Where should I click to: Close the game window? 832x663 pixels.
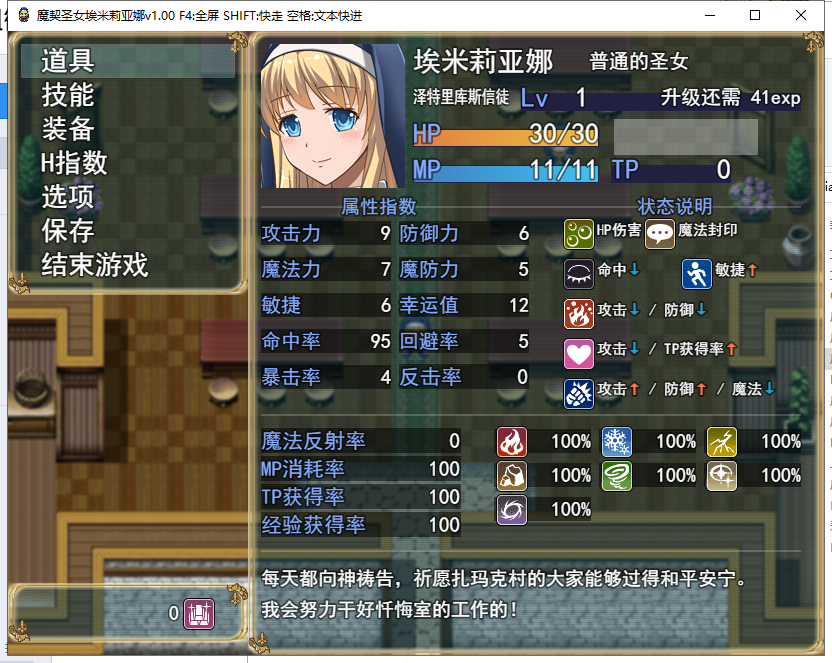801,15
